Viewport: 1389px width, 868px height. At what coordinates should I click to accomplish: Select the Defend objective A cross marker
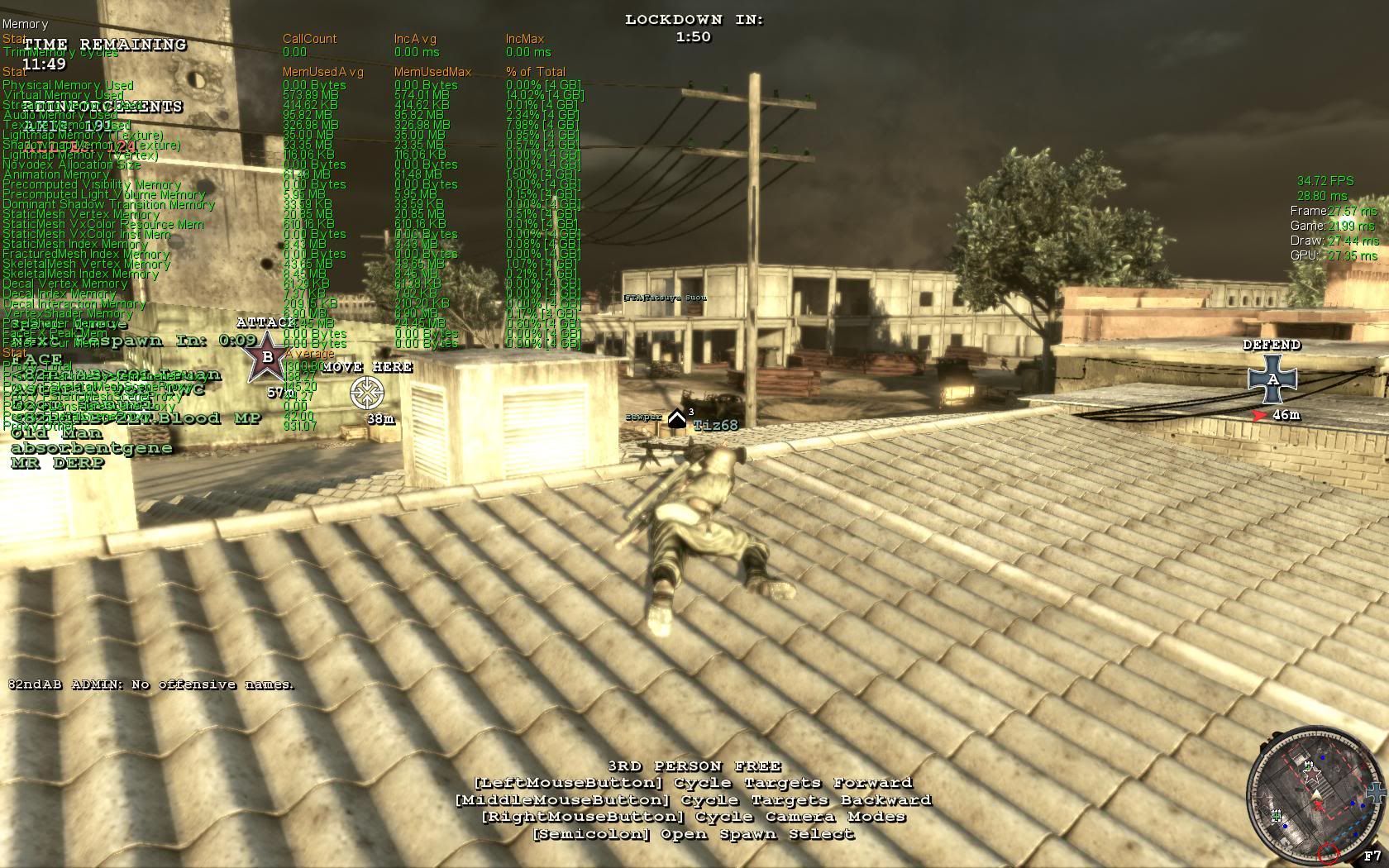click(x=1272, y=379)
